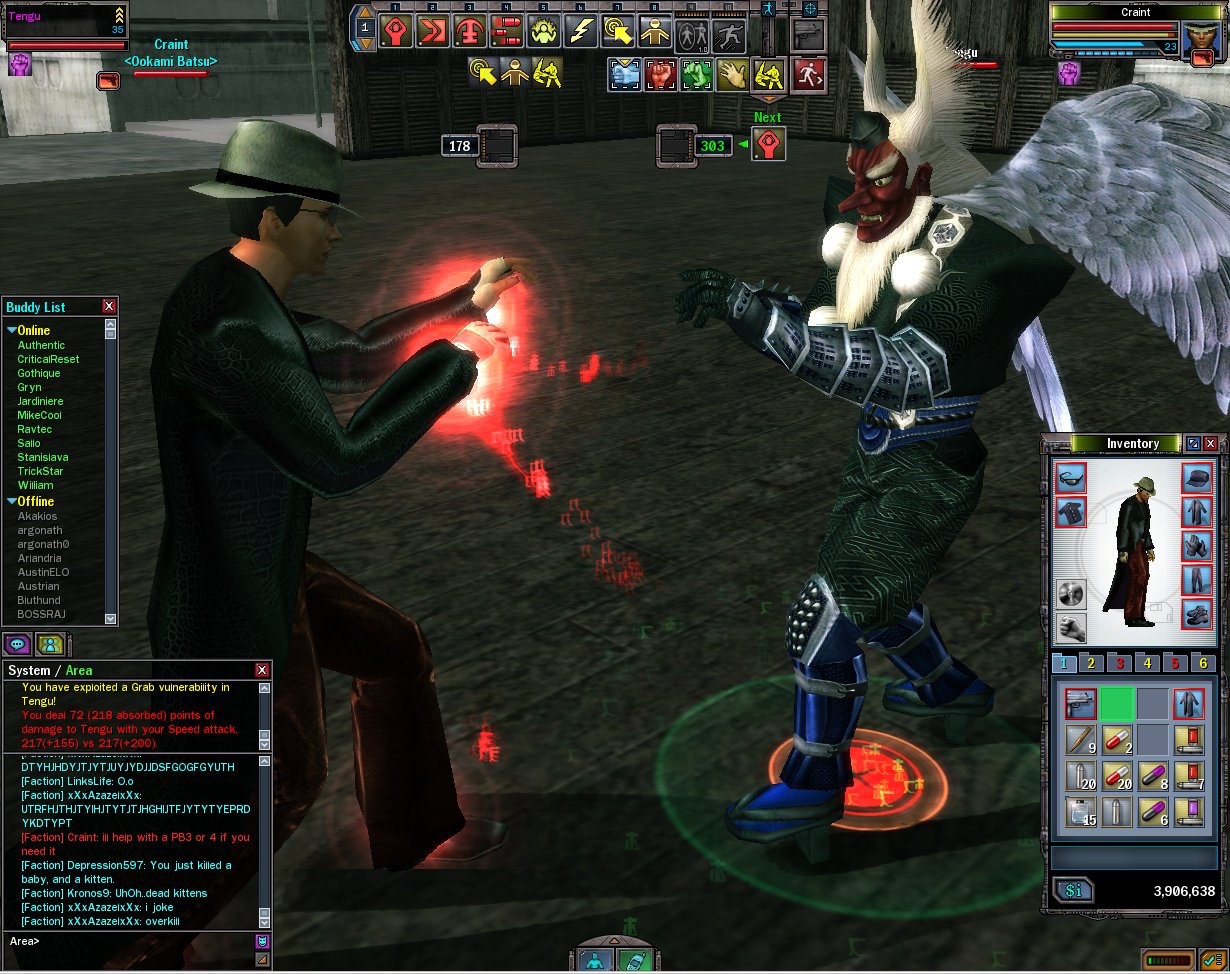Screen dimensions: 1230x974
Task: Click the red running-man withdraw icon
Action: pyautogui.click(x=805, y=73)
